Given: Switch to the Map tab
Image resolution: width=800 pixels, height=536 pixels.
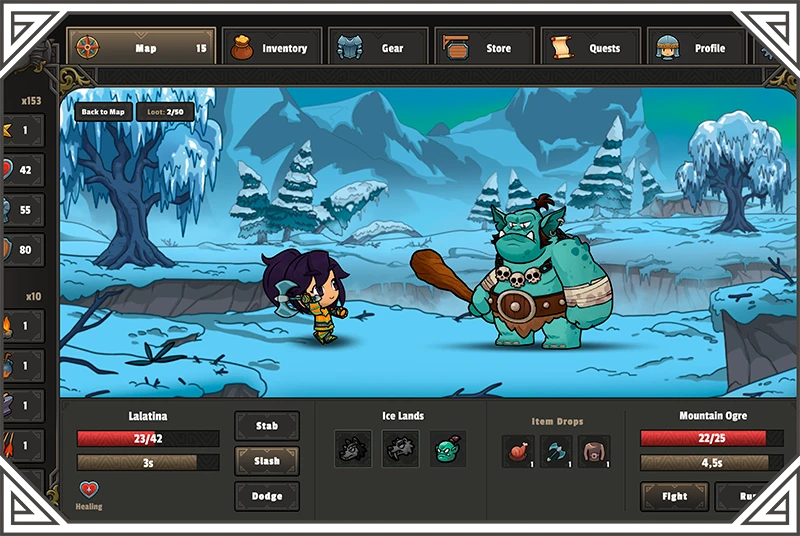Looking at the screenshot, I should 141,47.
